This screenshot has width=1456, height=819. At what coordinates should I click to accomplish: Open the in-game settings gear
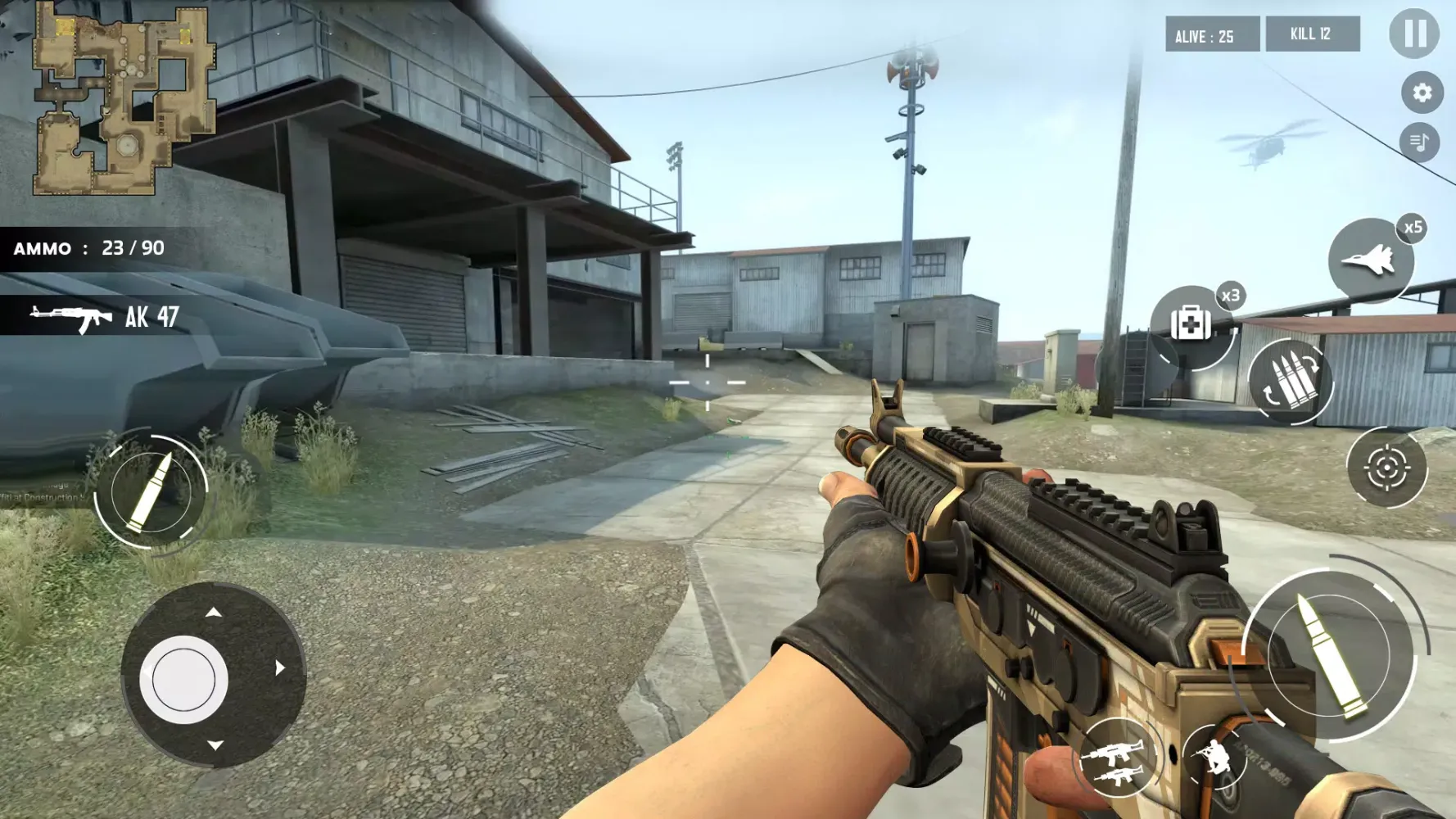click(x=1419, y=92)
